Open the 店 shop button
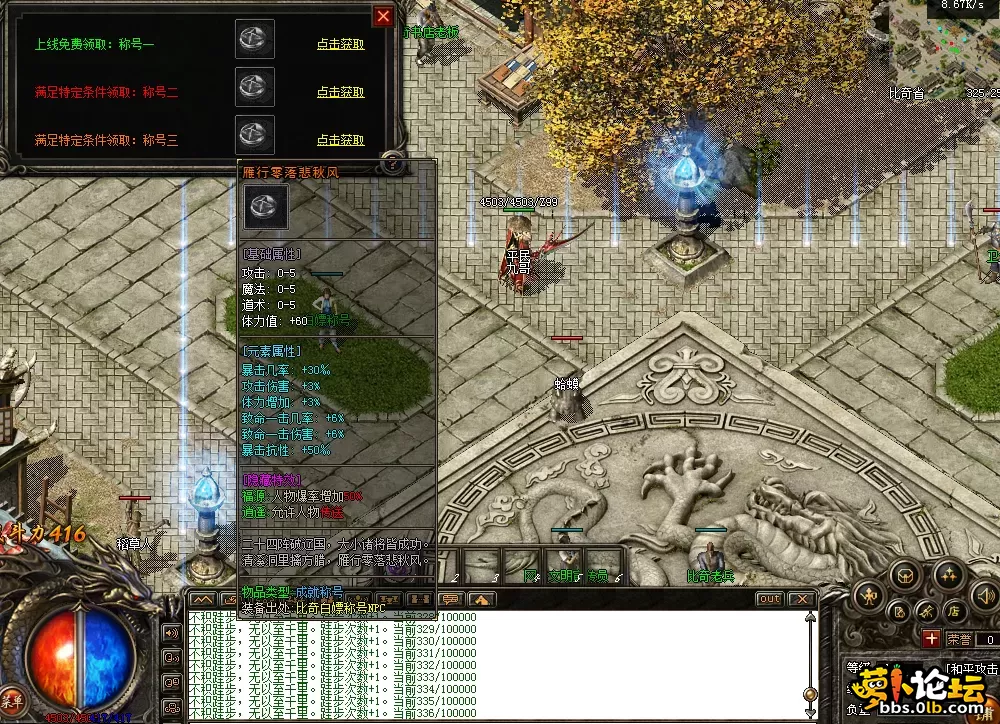The image size is (1000, 724). point(953,611)
